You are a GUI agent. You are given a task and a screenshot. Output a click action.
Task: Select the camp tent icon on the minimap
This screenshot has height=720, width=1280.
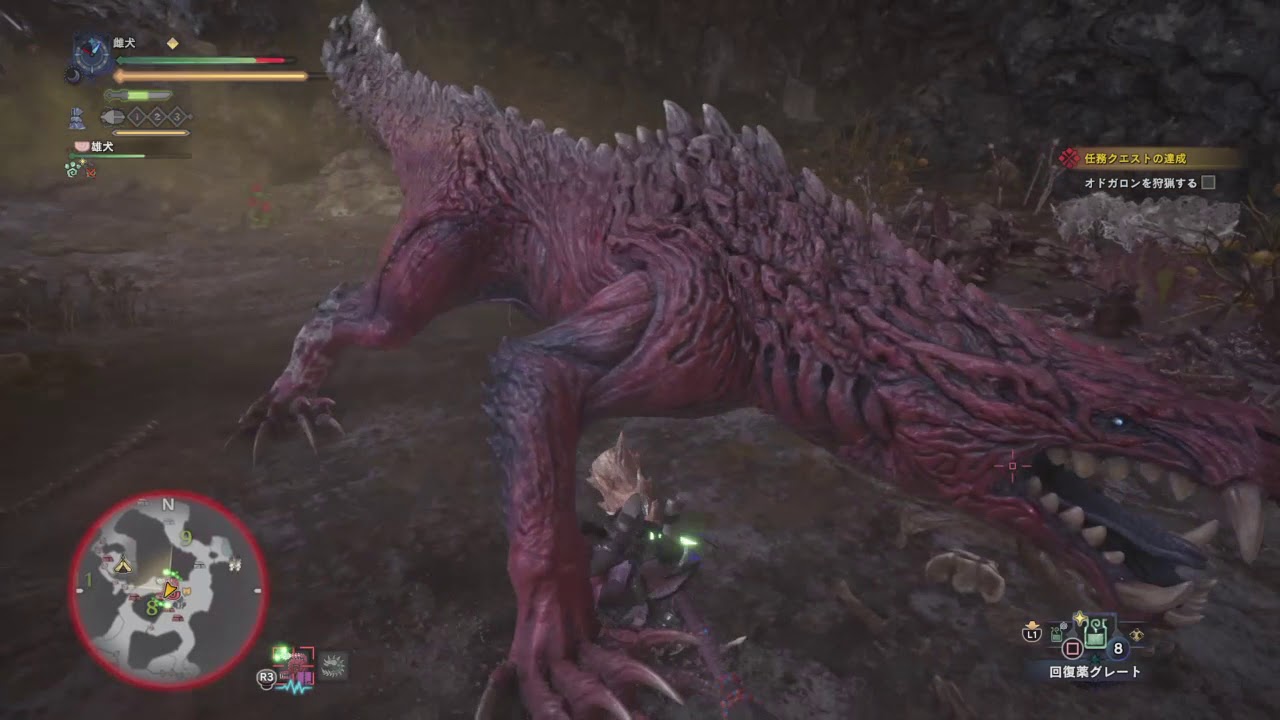[x=123, y=566]
